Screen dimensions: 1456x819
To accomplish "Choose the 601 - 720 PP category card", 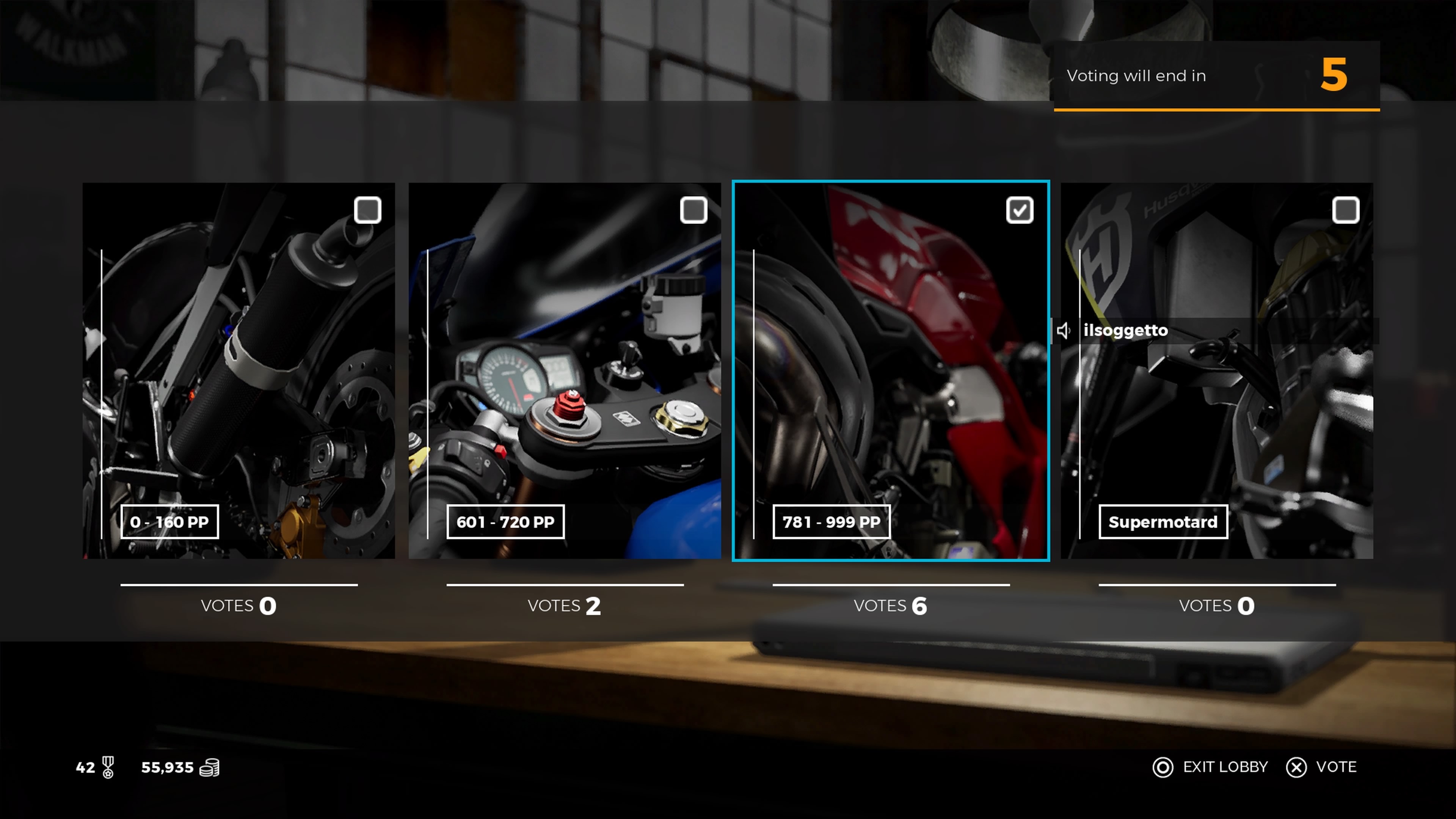I will pos(565,371).
